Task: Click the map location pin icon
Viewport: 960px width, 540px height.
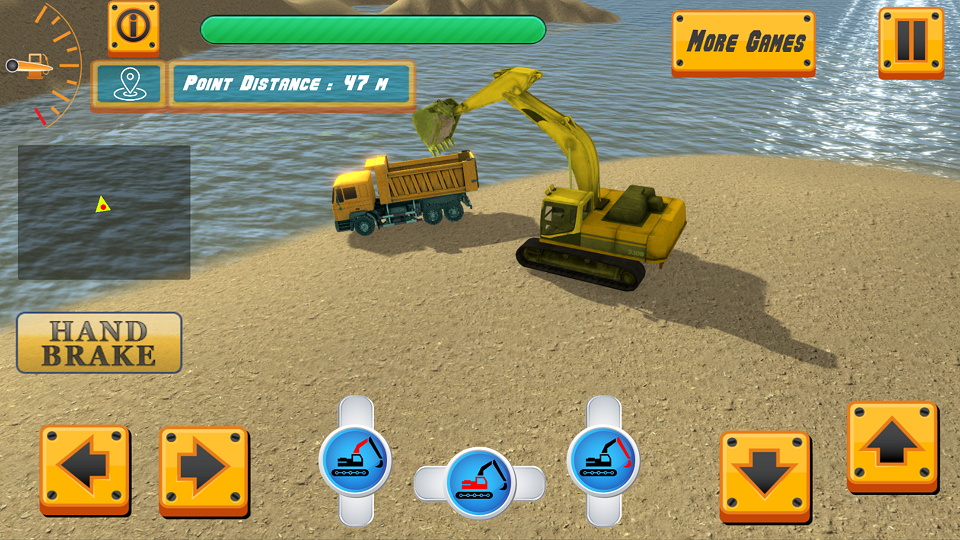Action: pyautogui.click(x=126, y=84)
